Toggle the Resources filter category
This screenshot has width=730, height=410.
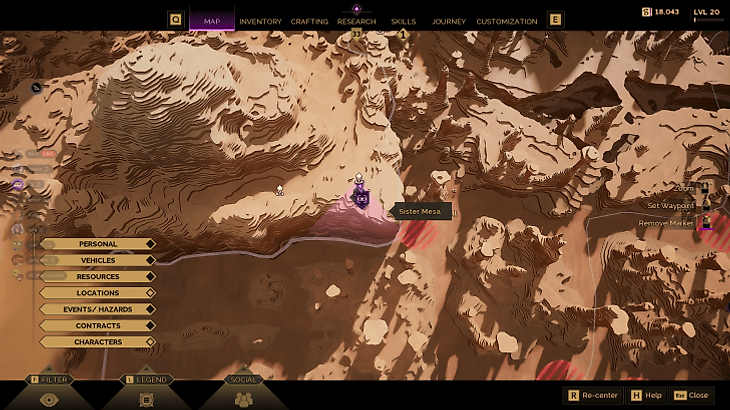tap(98, 277)
